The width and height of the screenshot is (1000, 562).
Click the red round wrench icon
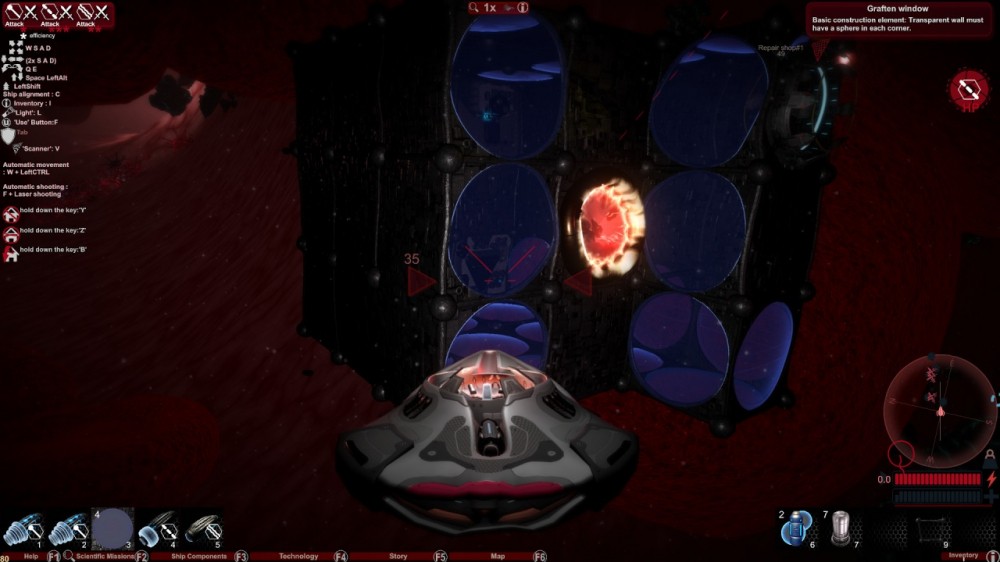click(x=968, y=90)
